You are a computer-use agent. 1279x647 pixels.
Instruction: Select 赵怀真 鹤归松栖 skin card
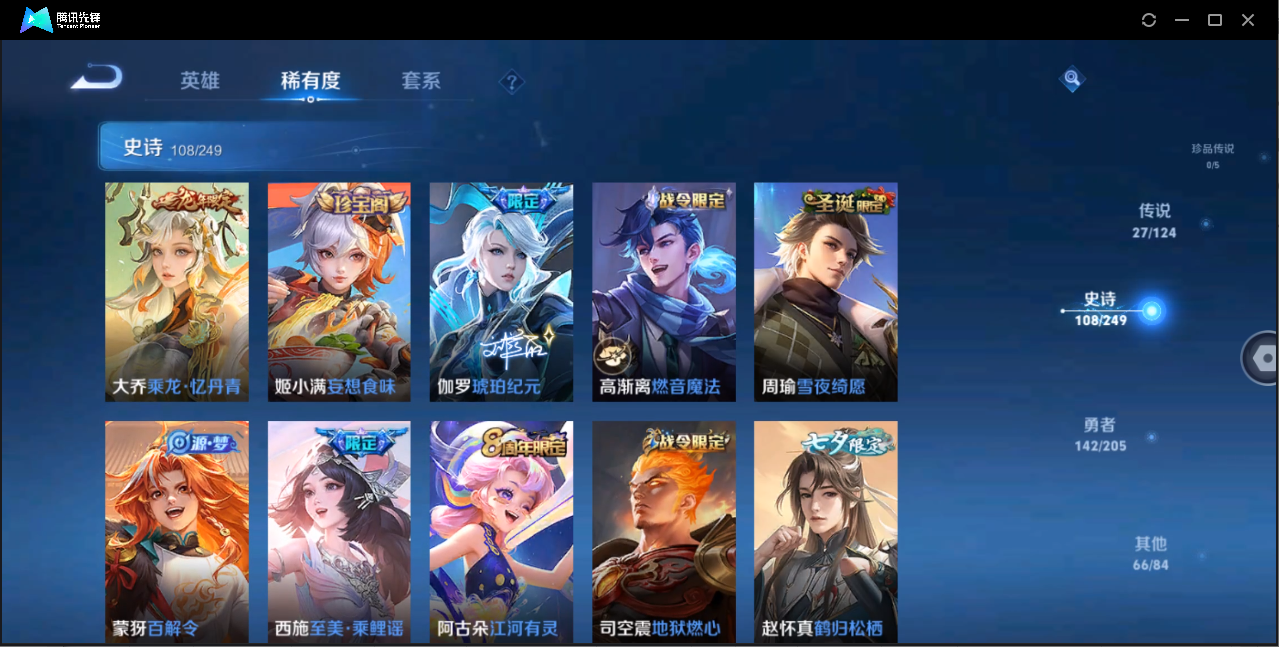(826, 531)
